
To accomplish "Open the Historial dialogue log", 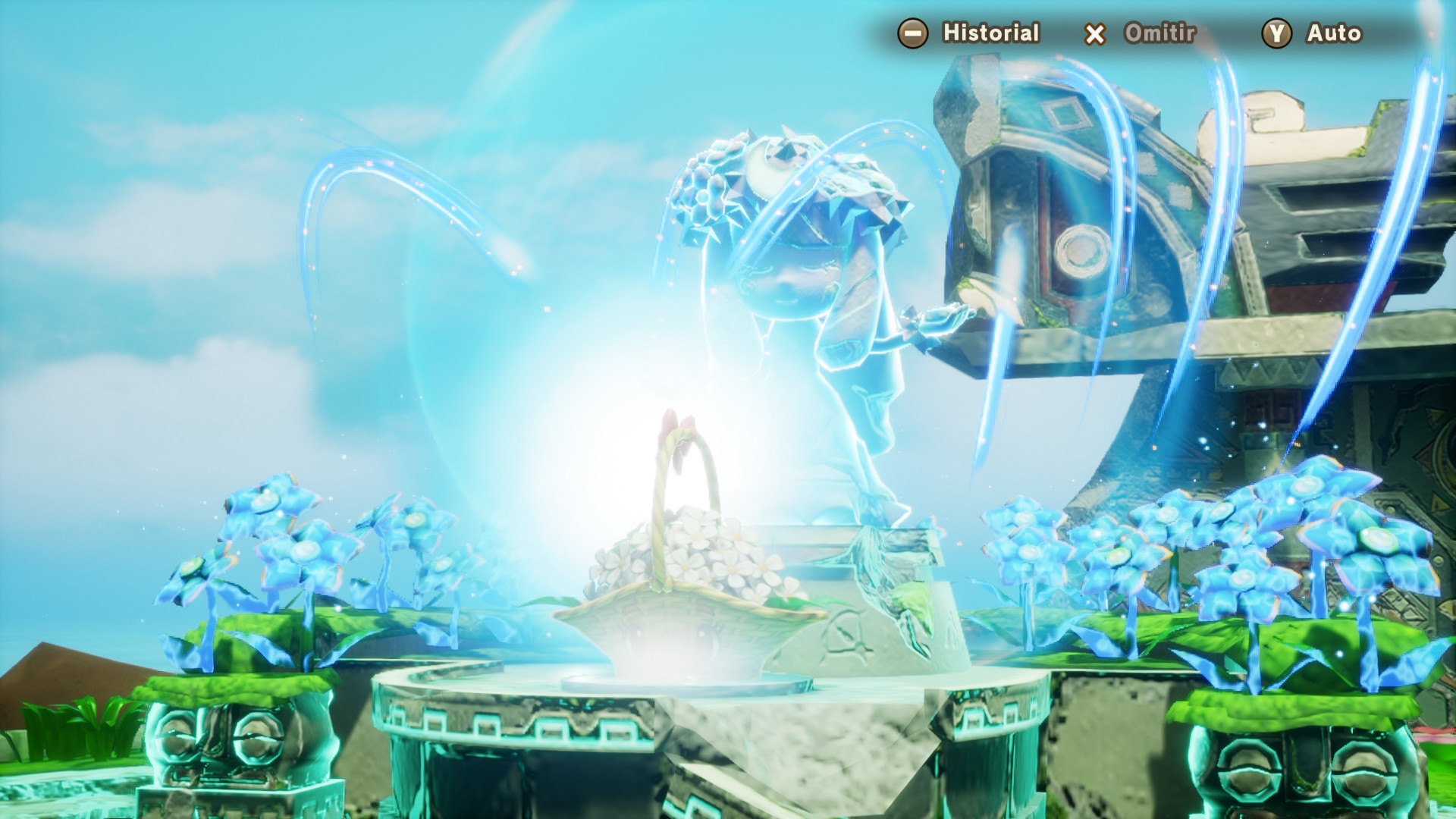I will [968, 33].
